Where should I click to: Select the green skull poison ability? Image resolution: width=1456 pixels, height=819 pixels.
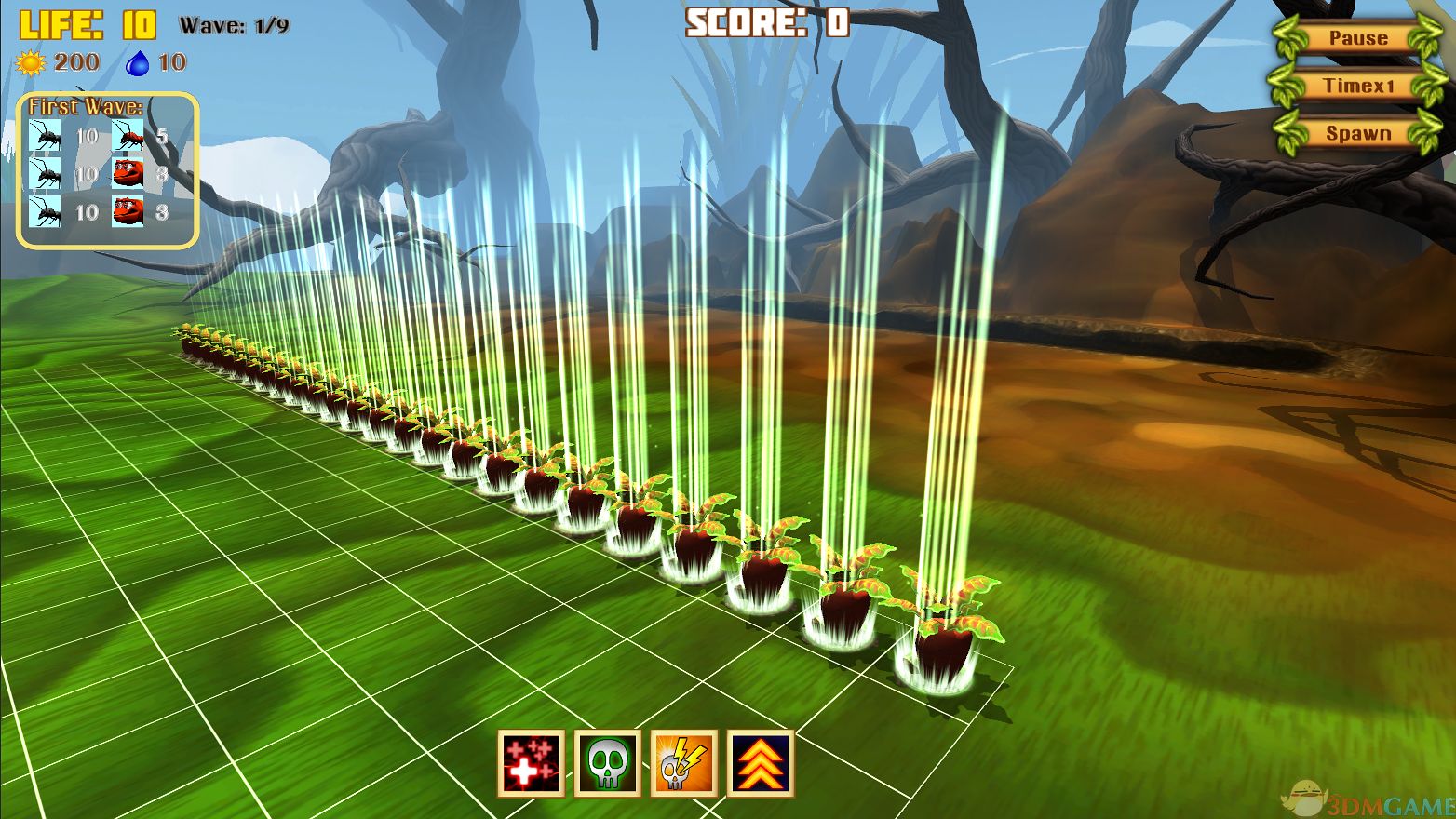[x=608, y=763]
